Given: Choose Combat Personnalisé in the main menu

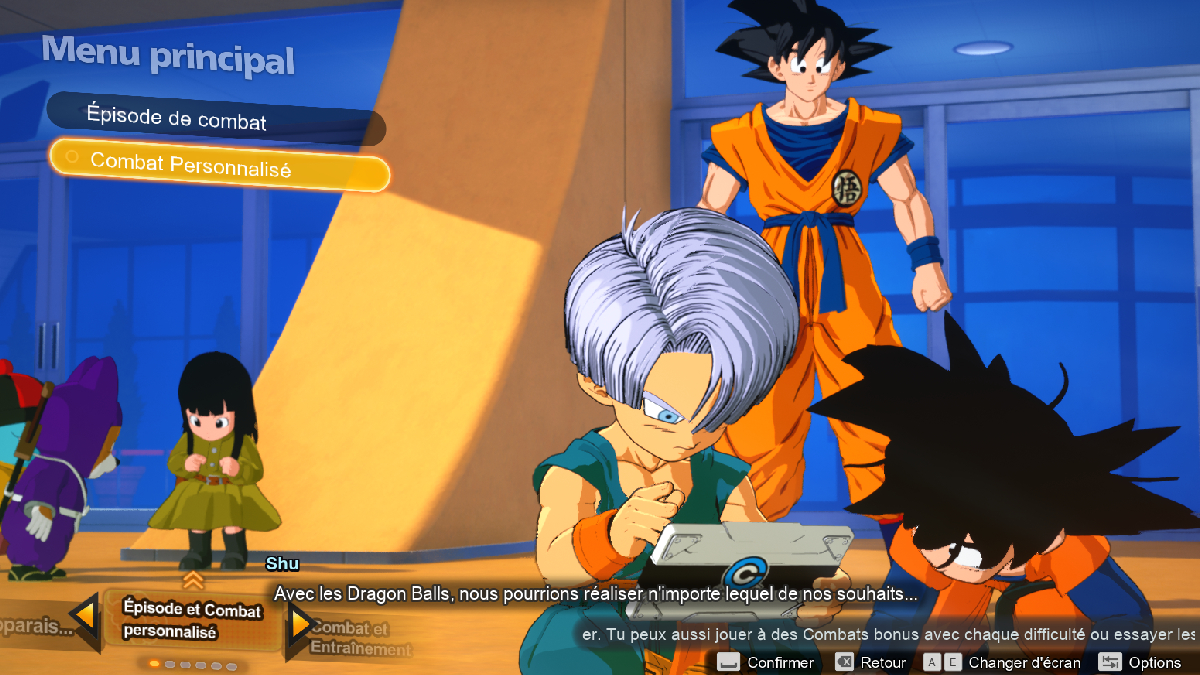Looking at the screenshot, I should tap(218, 167).
